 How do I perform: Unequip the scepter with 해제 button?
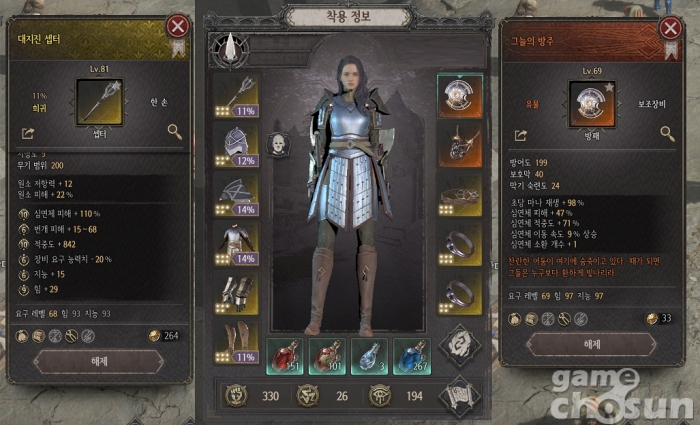click(x=98, y=361)
